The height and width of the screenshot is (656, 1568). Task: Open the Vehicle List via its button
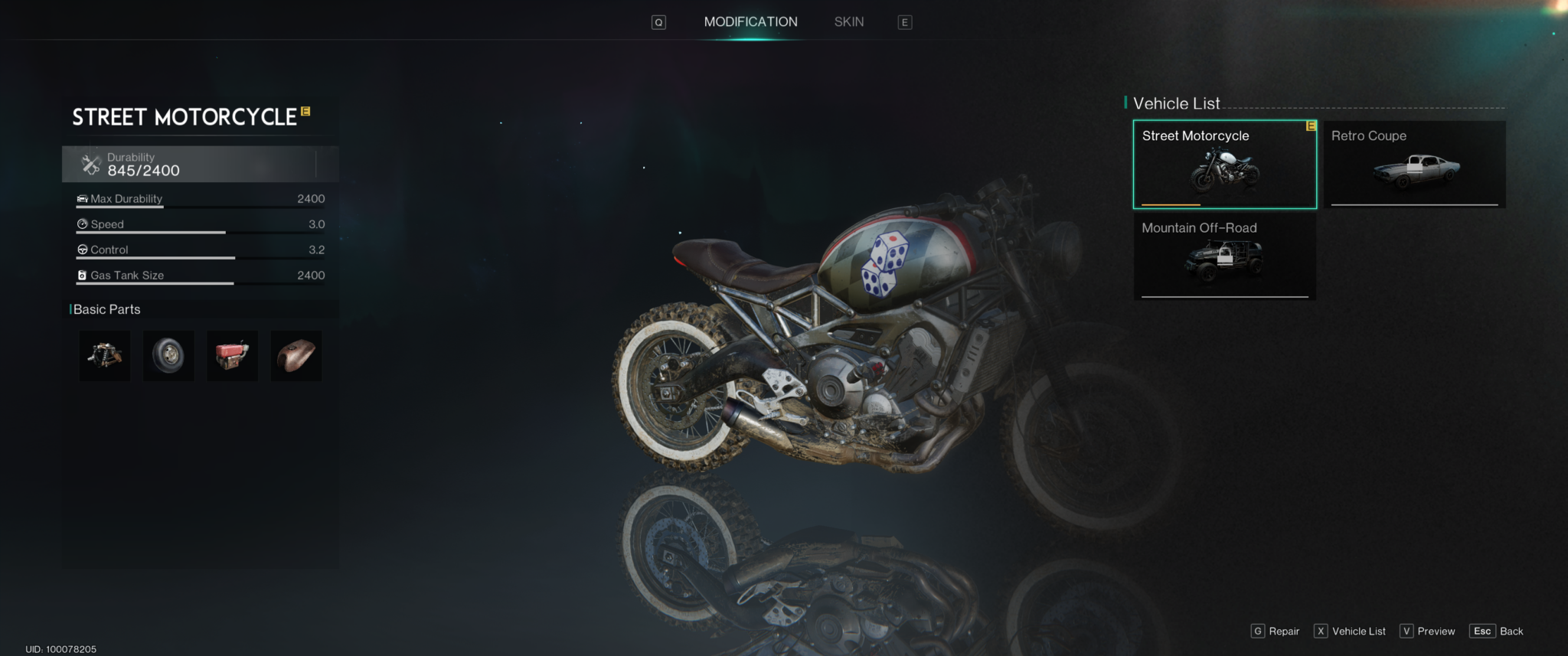(x=1350, y=631)
